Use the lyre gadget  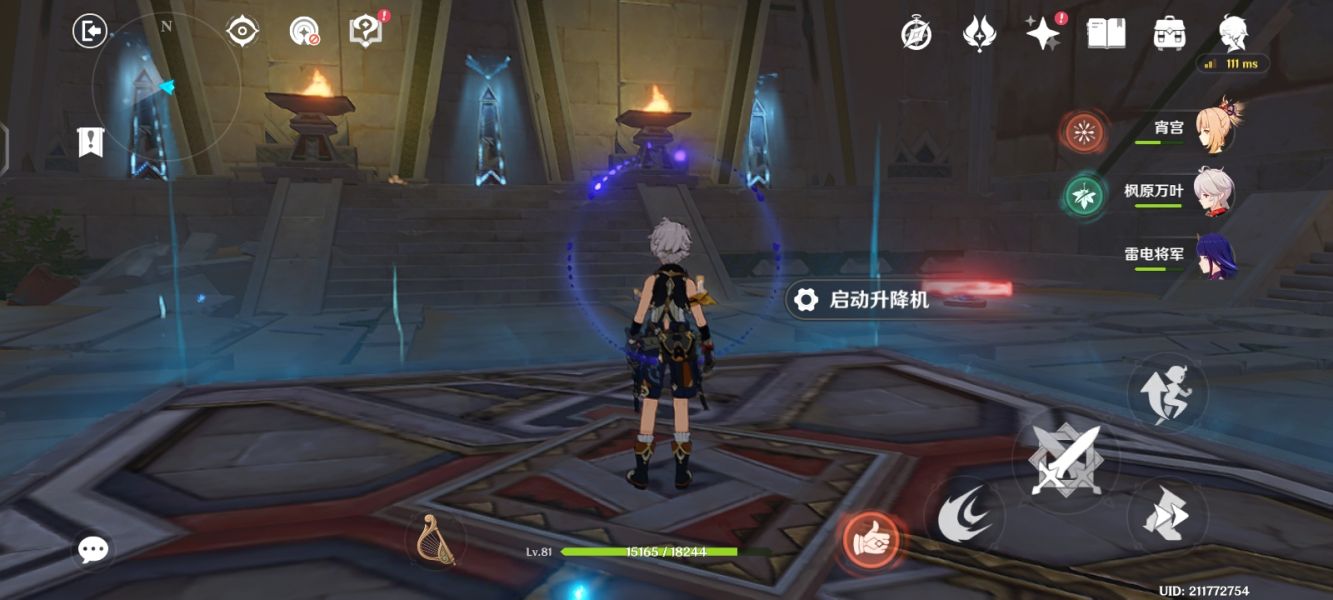[x=435, y=540]
